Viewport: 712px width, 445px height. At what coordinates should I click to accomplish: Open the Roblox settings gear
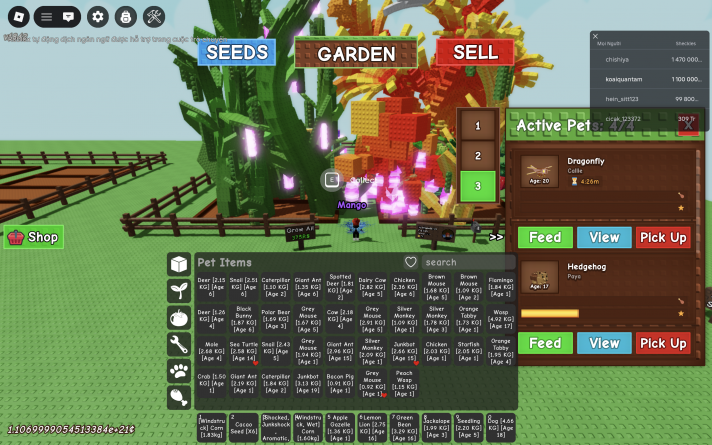point(97,16)
